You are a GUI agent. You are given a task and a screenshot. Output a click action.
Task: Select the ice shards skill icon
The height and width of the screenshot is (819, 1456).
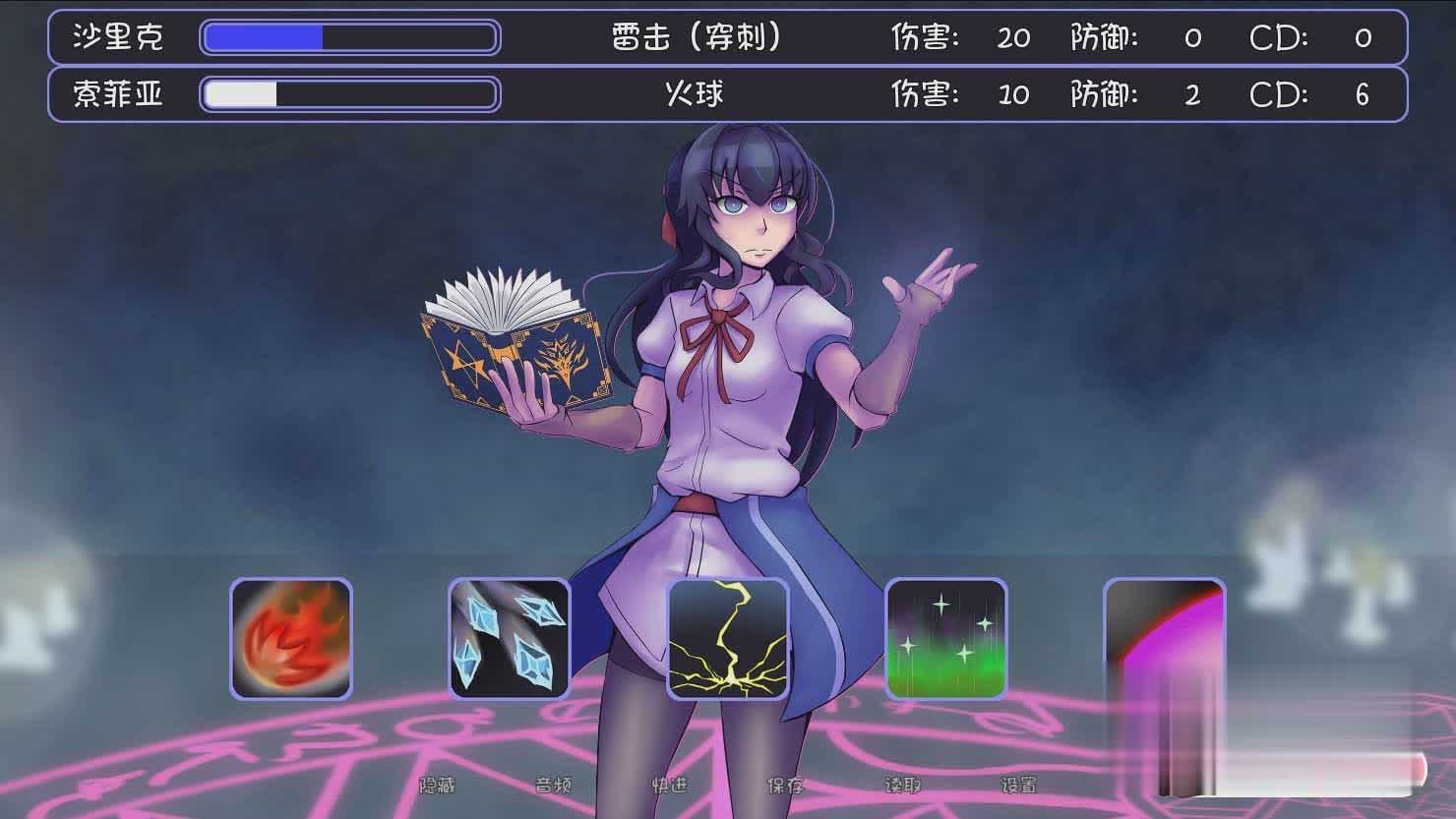click(x=508, y=639)
